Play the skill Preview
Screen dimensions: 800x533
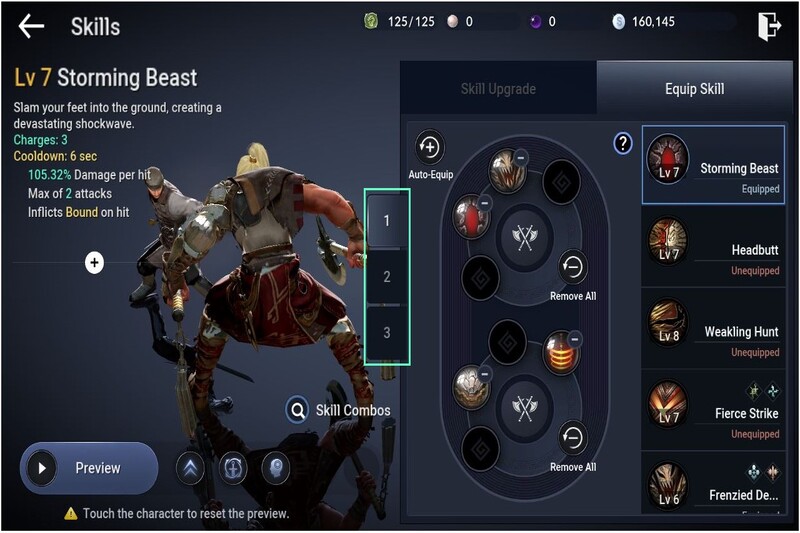pos(88,468)
